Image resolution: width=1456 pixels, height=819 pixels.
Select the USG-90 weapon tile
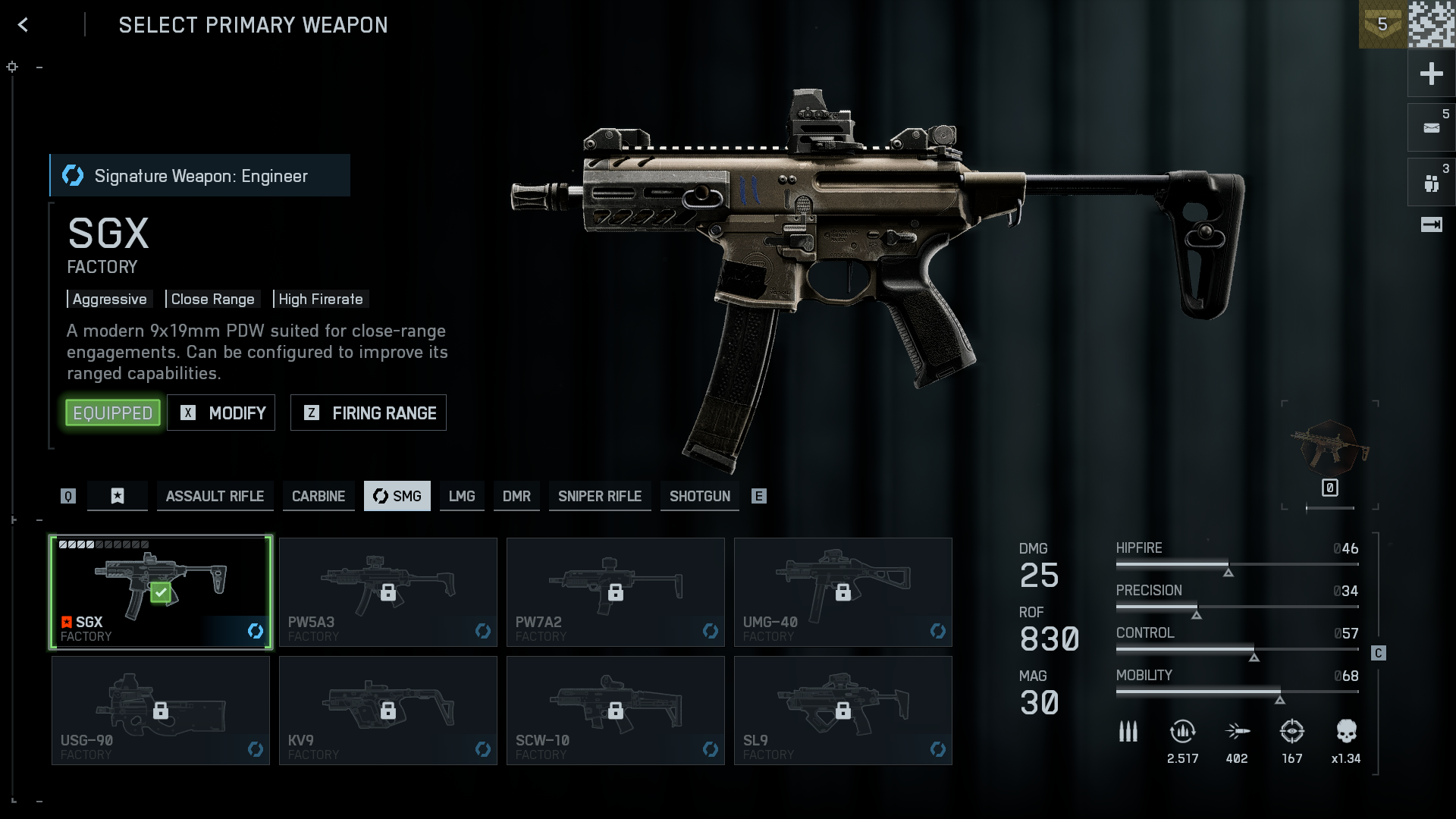[x=161, y=711]
